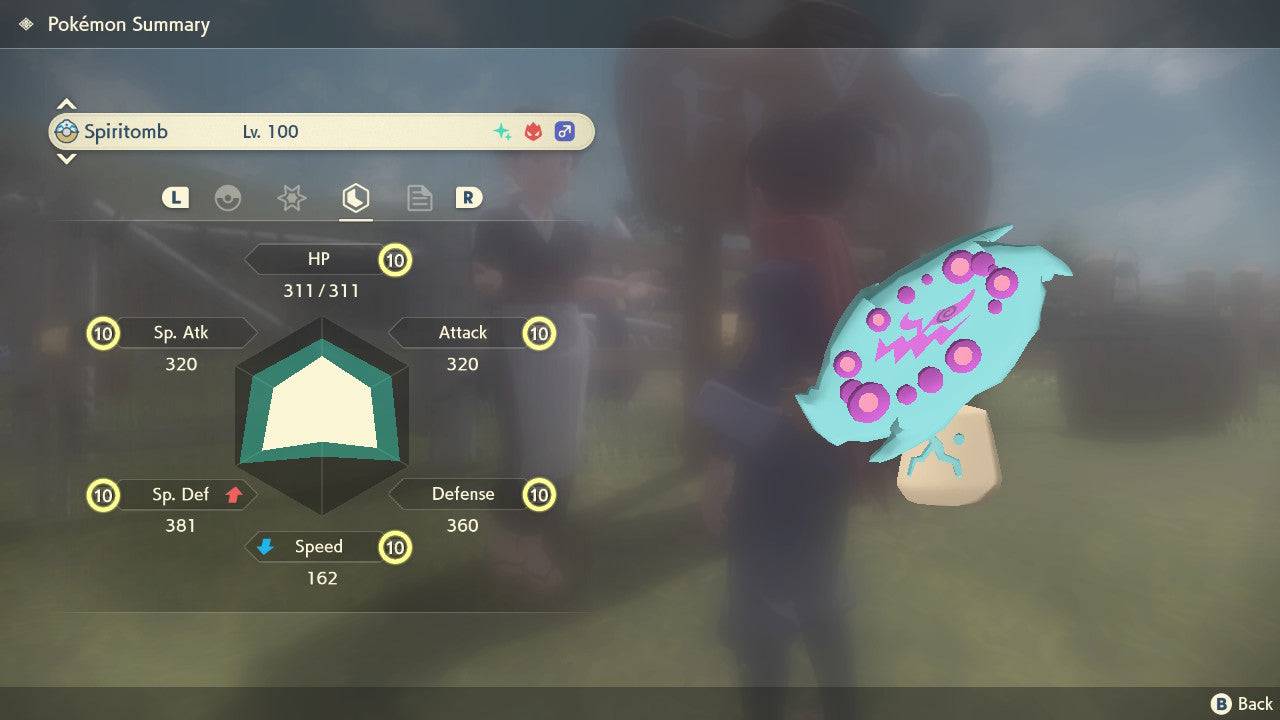The image size is (1280, 720).
Task: Click the hexagon stats tab icon
Action: click(355, 198)
